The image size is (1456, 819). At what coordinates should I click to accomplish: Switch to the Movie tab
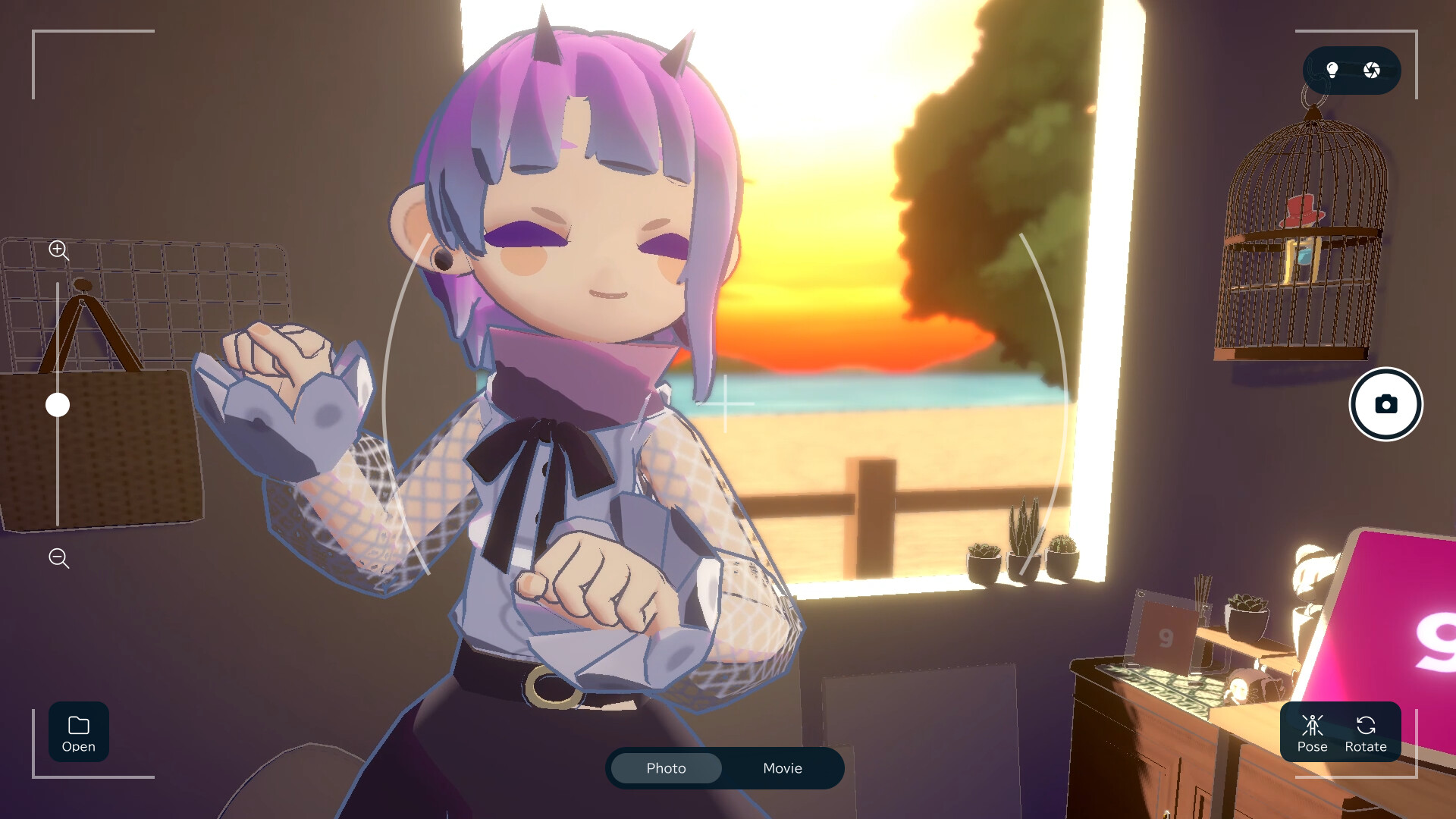pyautogui.click(x=782, y=768)
